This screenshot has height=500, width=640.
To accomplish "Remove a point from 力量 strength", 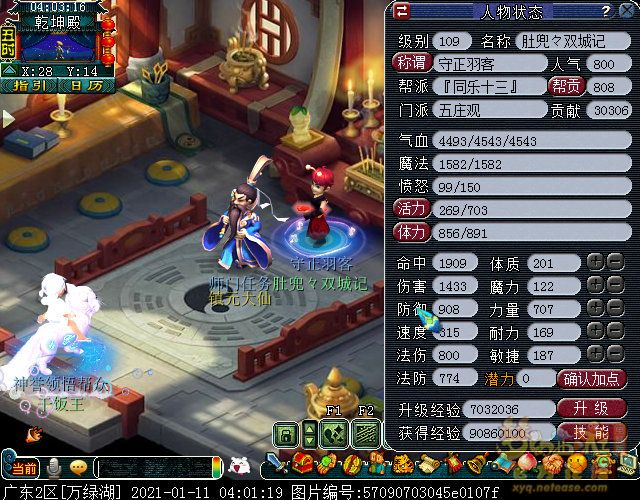I will (x=616, y=310).
